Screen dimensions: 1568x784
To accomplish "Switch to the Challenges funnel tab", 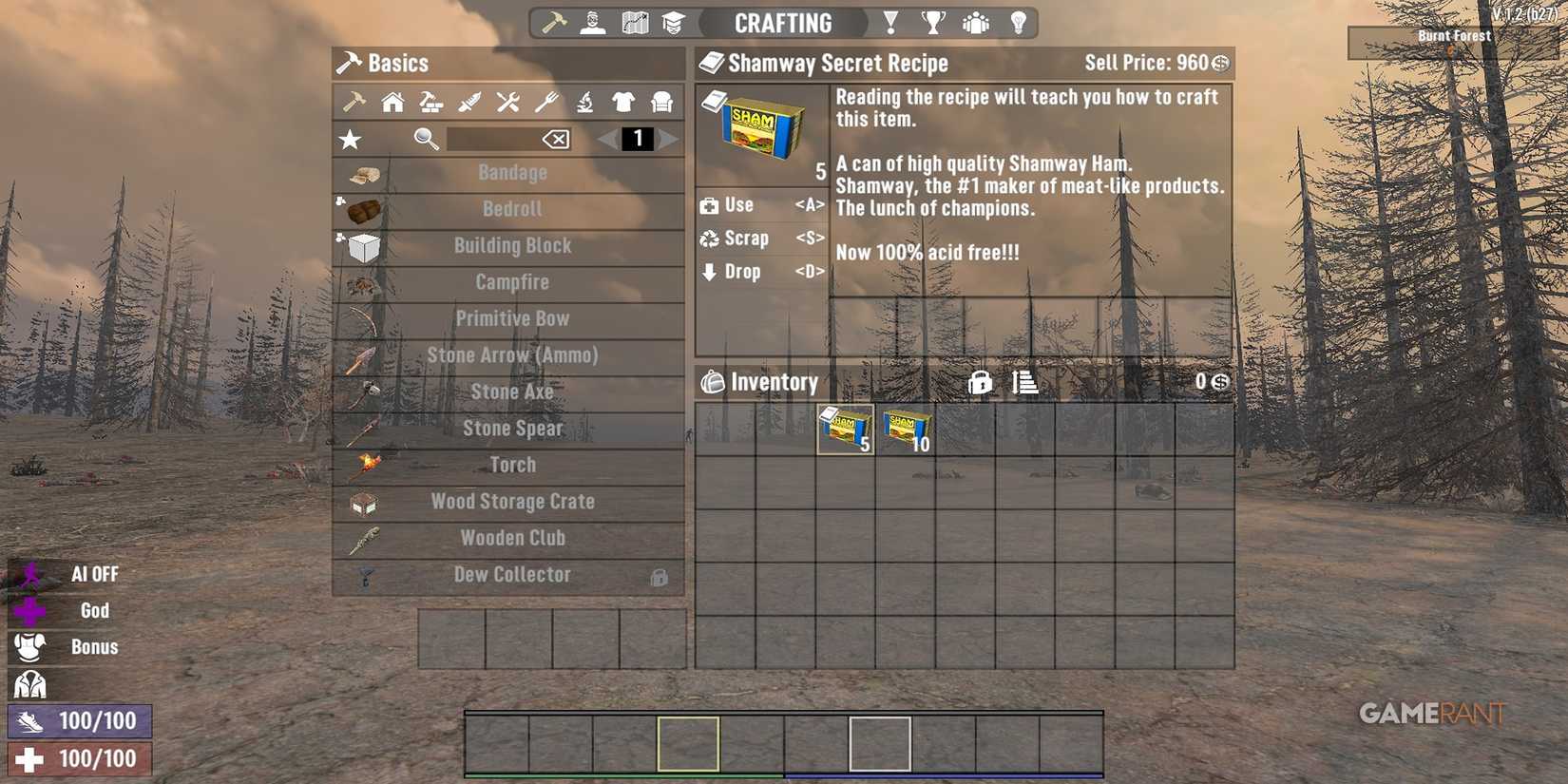I will tap(890, 21).
